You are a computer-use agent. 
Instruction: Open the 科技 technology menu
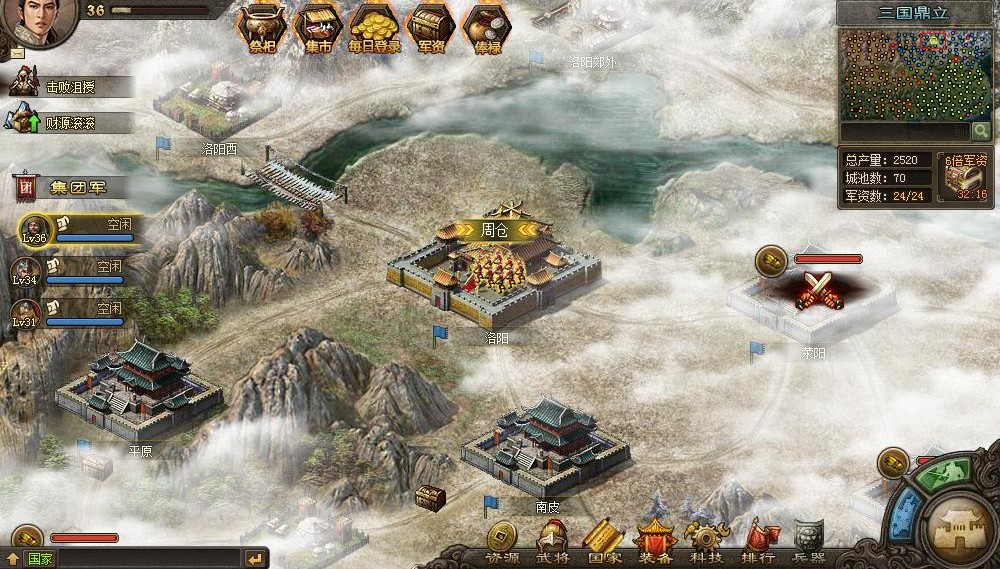[707, 542]
